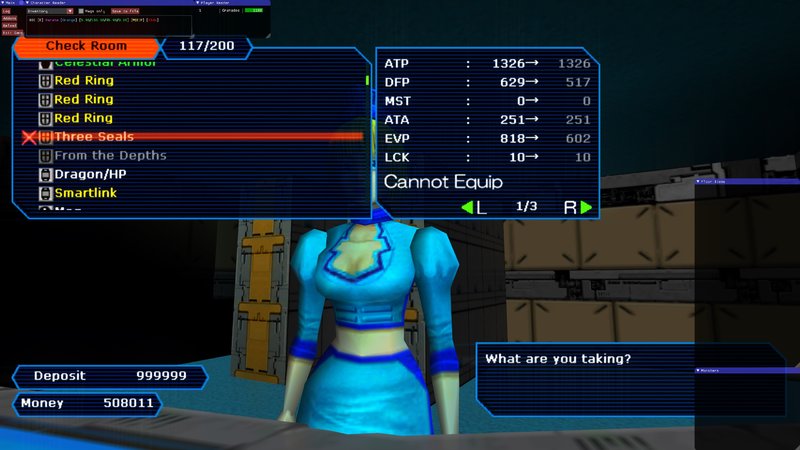The height and width of the screenshot is (450, 800).
Task: Open the Inventory dropdown in the overlay
Action: click(x=50, y=11)
